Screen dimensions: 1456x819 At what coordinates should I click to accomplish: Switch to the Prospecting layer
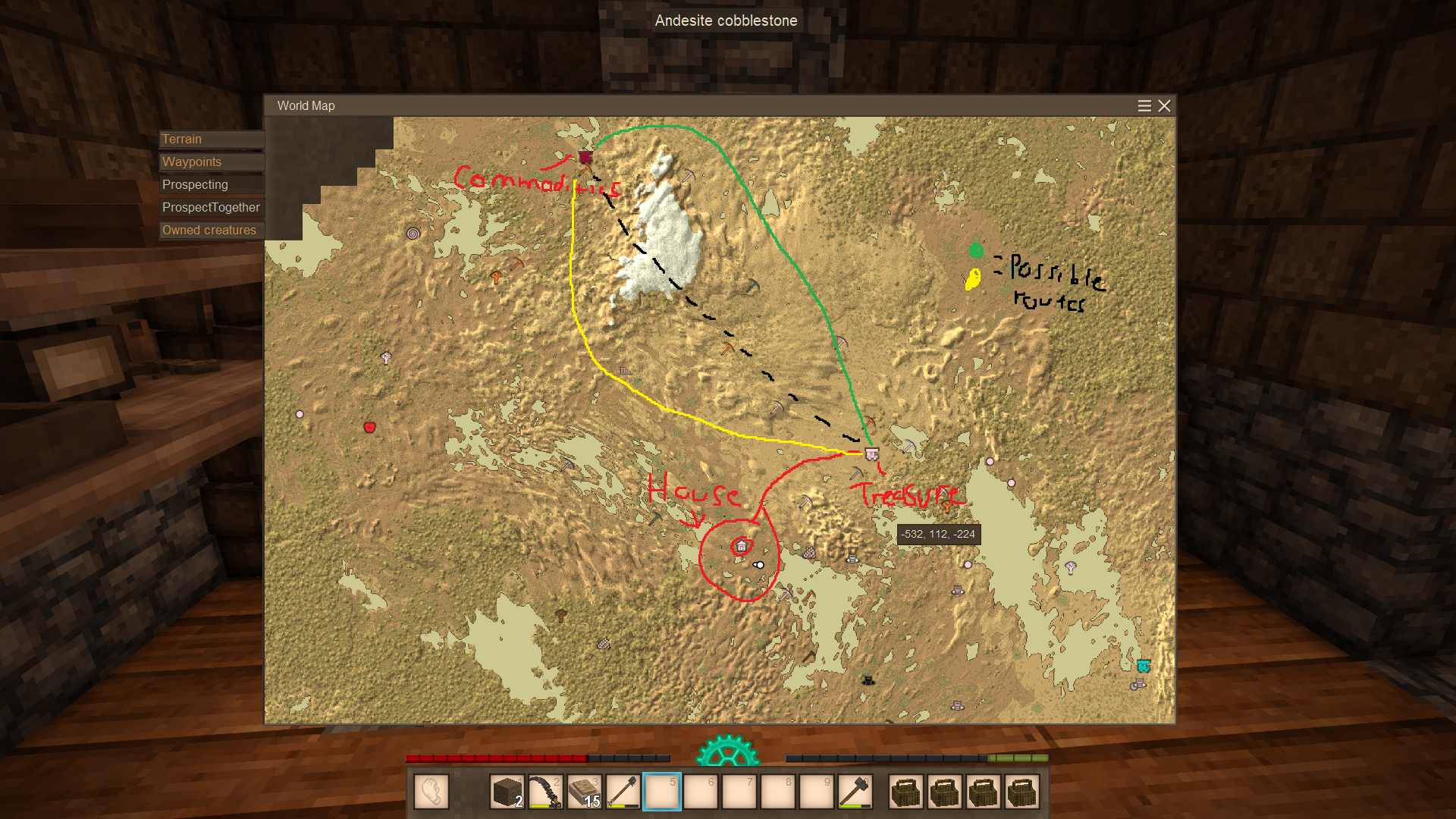click(x=211, y=185)
